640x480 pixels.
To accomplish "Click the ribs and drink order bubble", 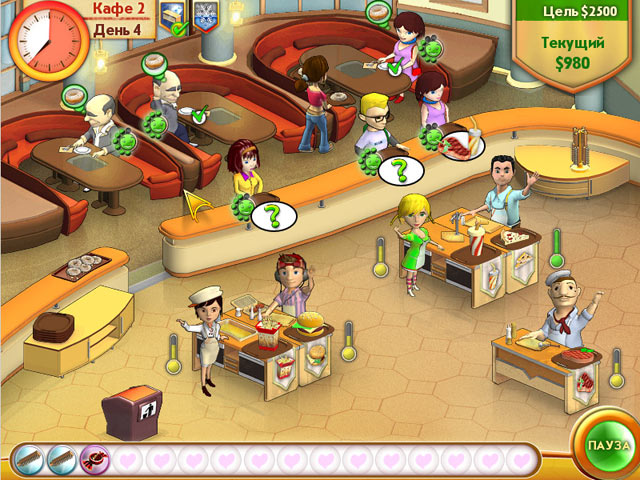I will click(461, 145).
